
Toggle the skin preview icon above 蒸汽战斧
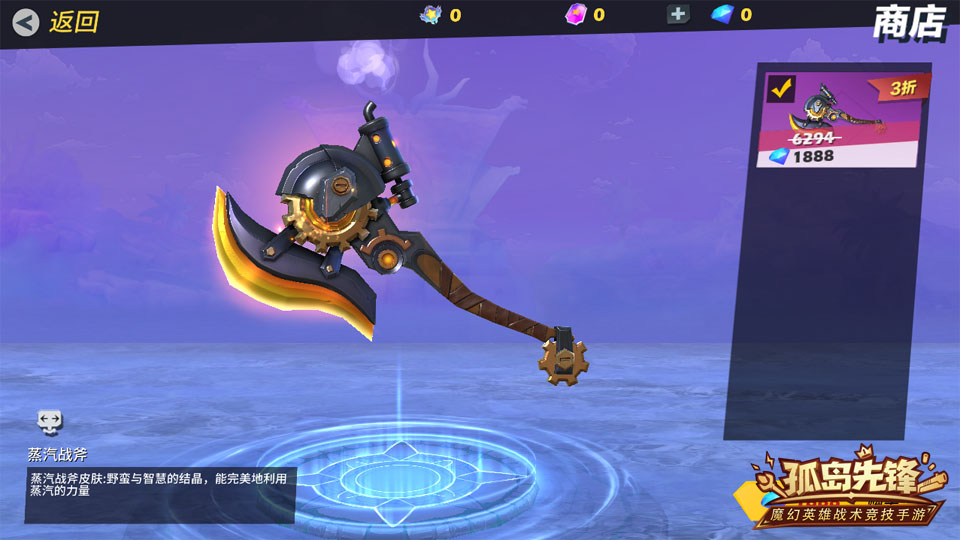pyautogui.click(x=50, y=420)
